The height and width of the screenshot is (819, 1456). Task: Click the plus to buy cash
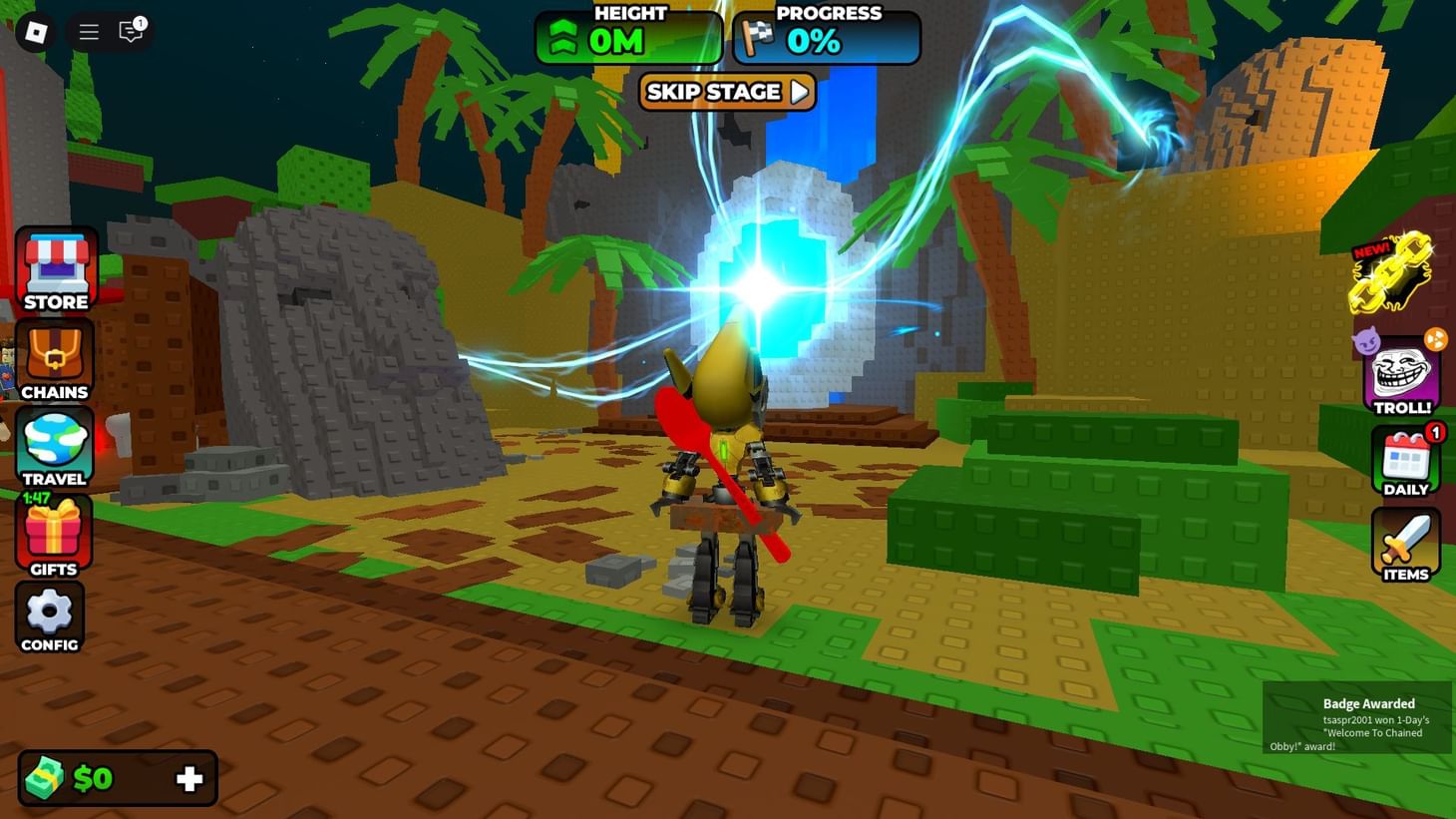[x=188, y=778]
